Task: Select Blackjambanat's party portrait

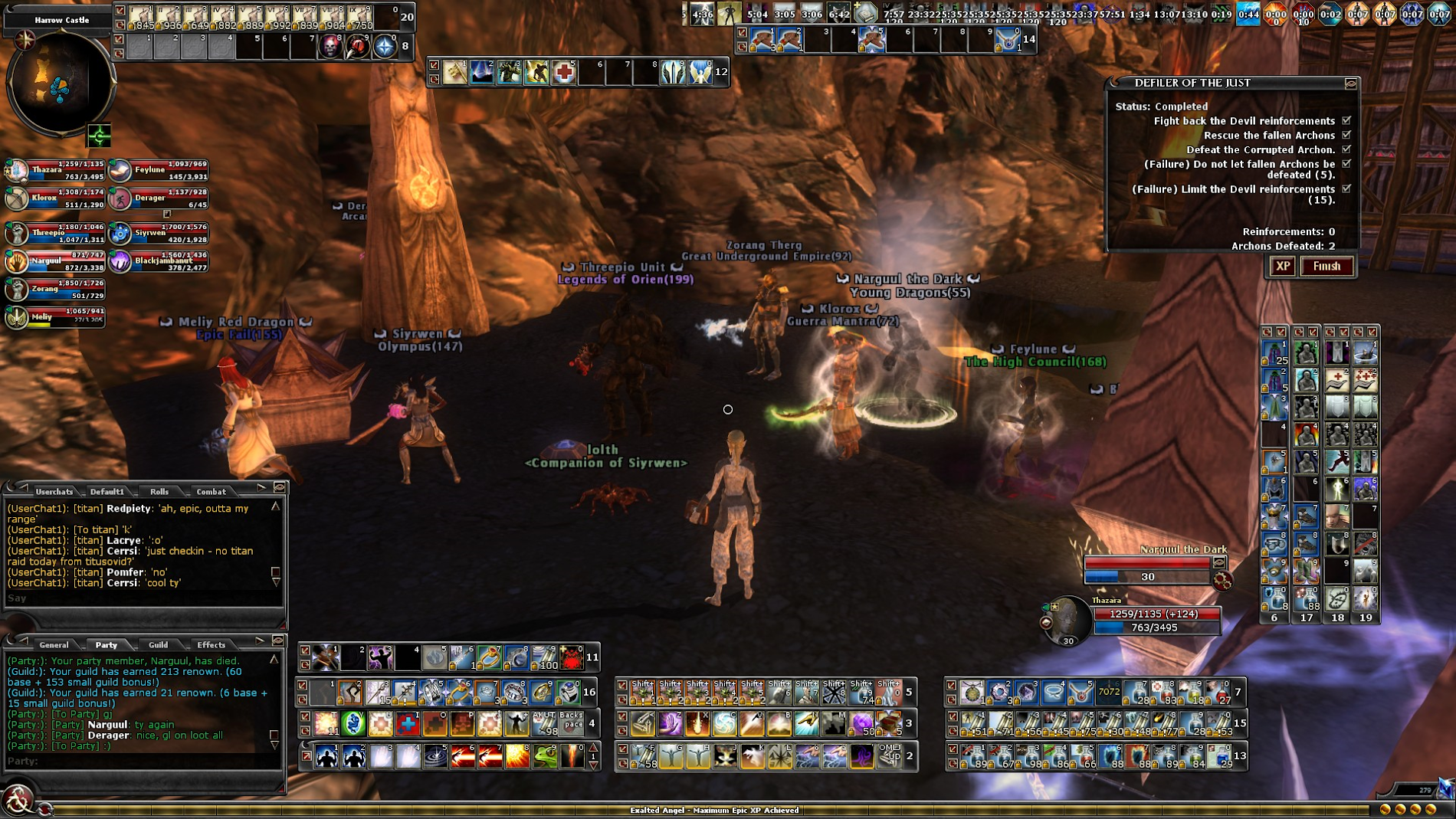Action: pyautogui.click(x=120, y=261)
